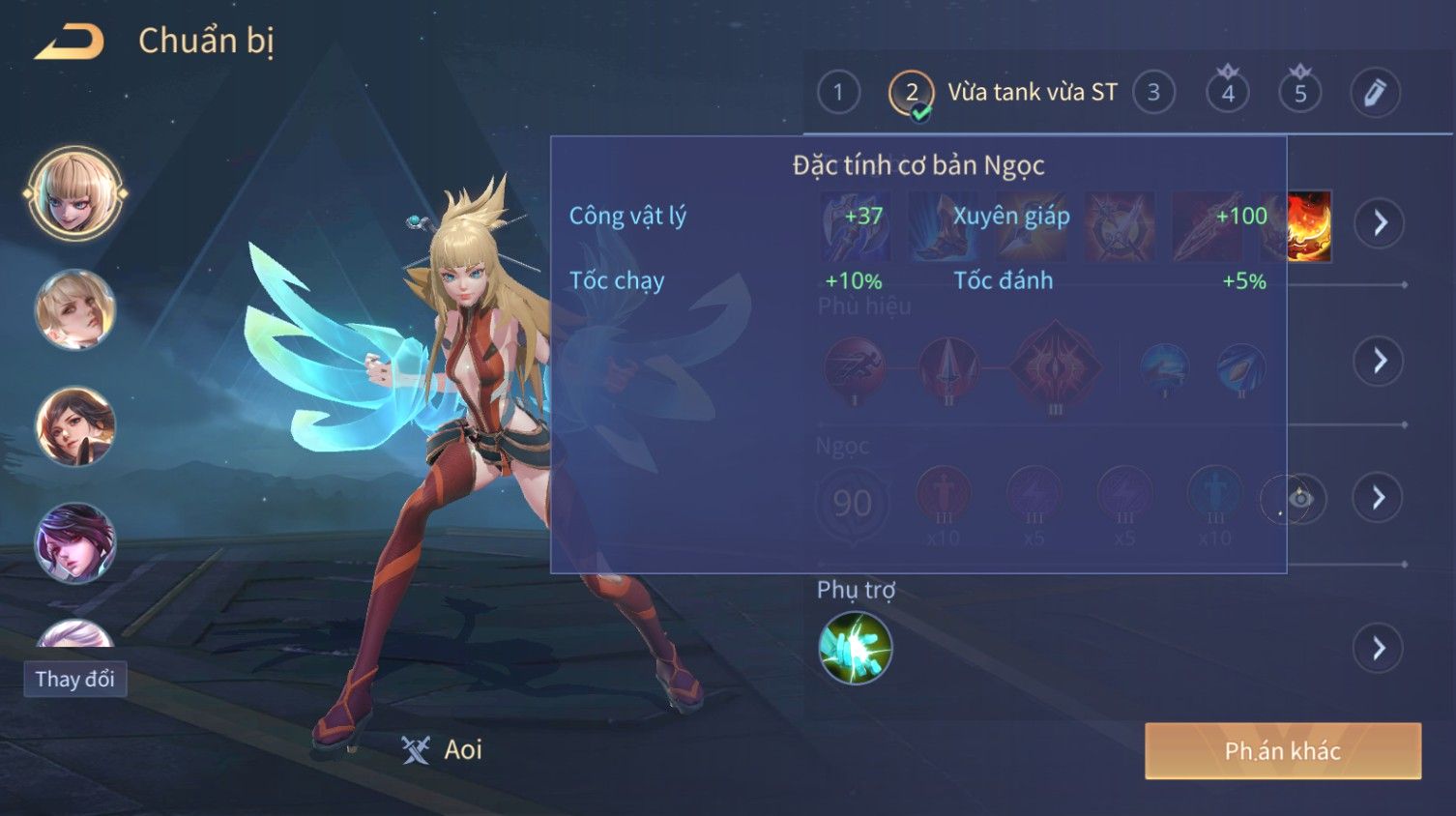Choose the dark-haired hero portrait with red accents
Screen dimensions: 1456x816
pyautogui.click(x=75, y=425)
